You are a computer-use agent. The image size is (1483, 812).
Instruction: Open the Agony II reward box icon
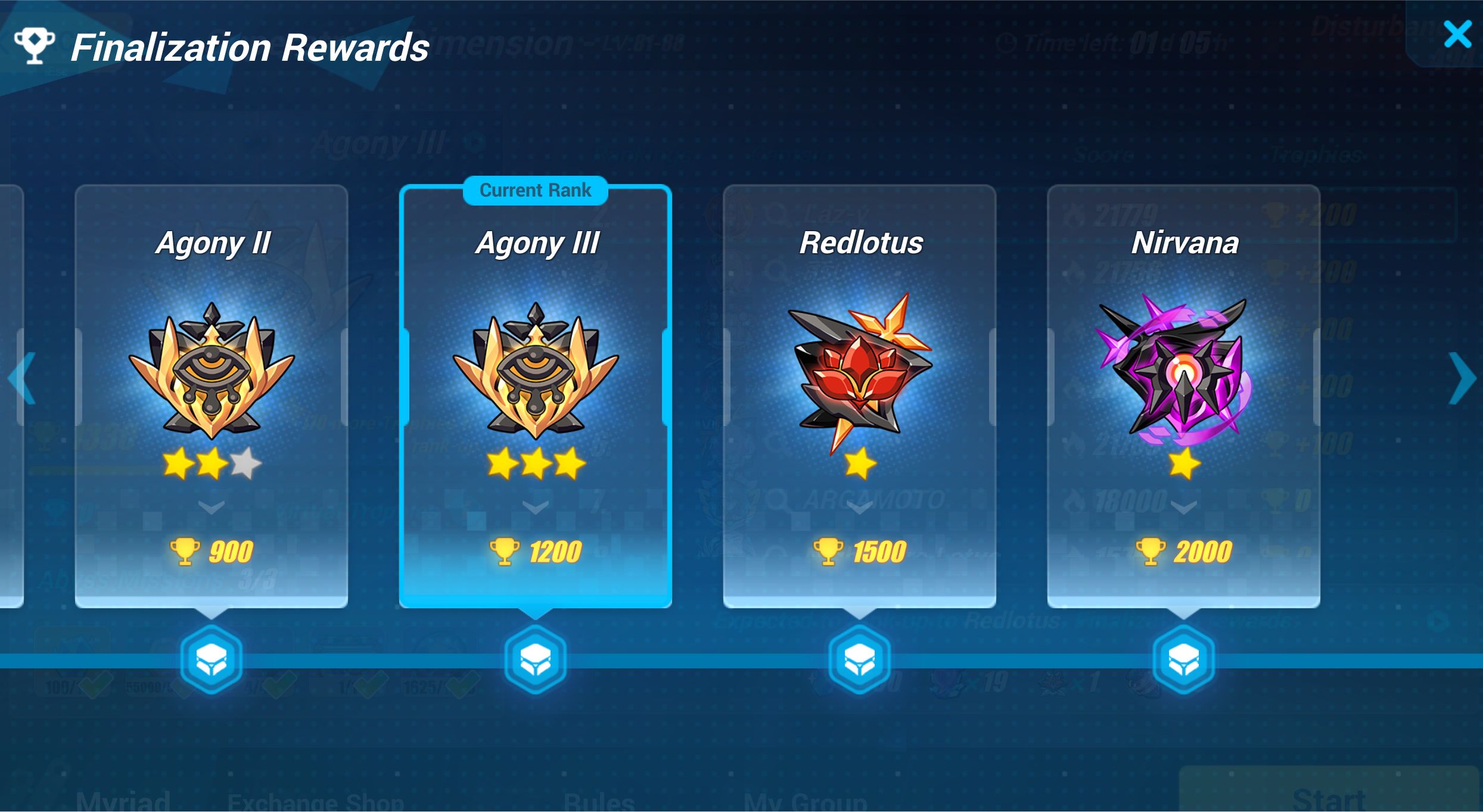tap(212, 659)
